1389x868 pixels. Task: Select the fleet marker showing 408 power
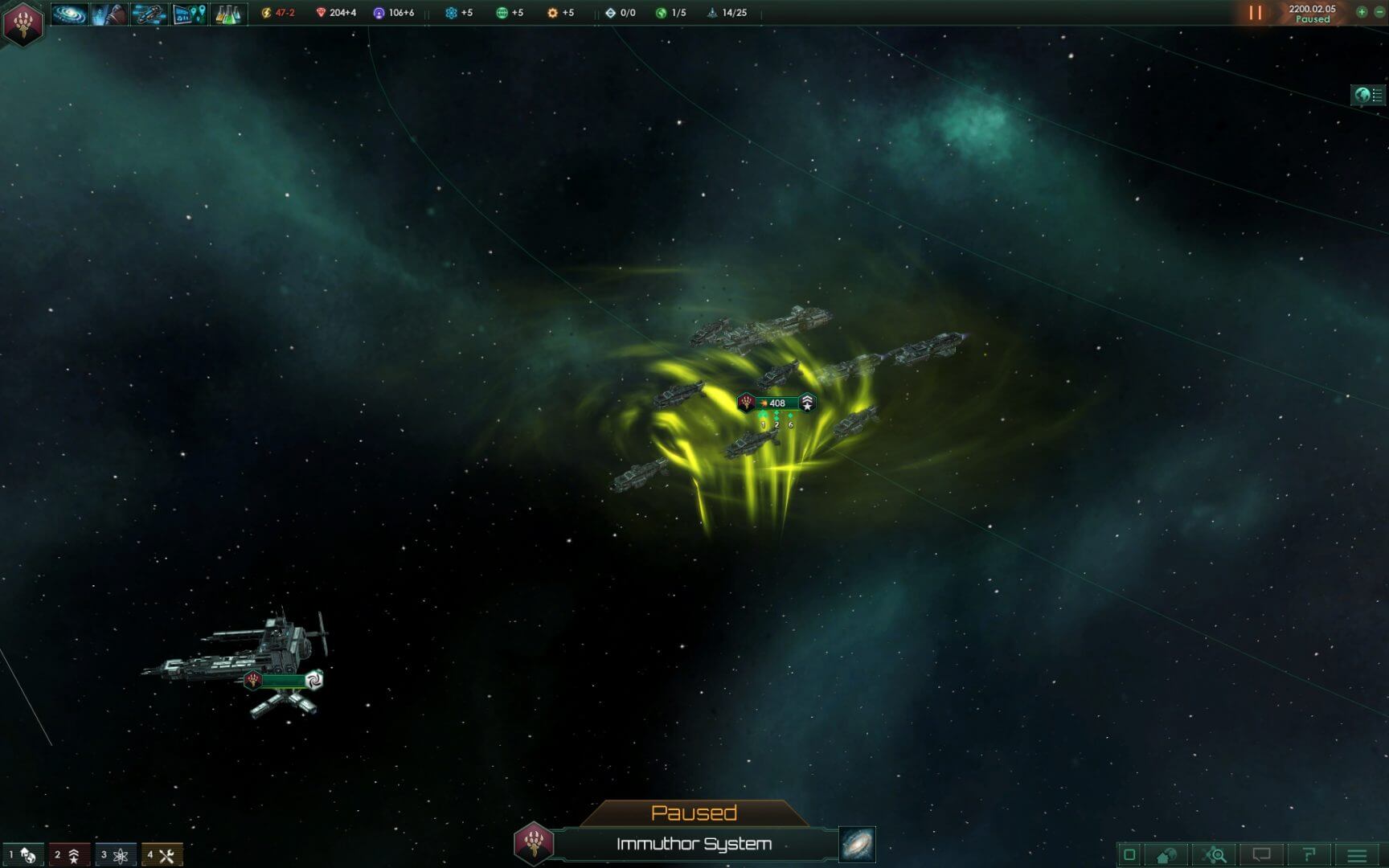(776, 403)
